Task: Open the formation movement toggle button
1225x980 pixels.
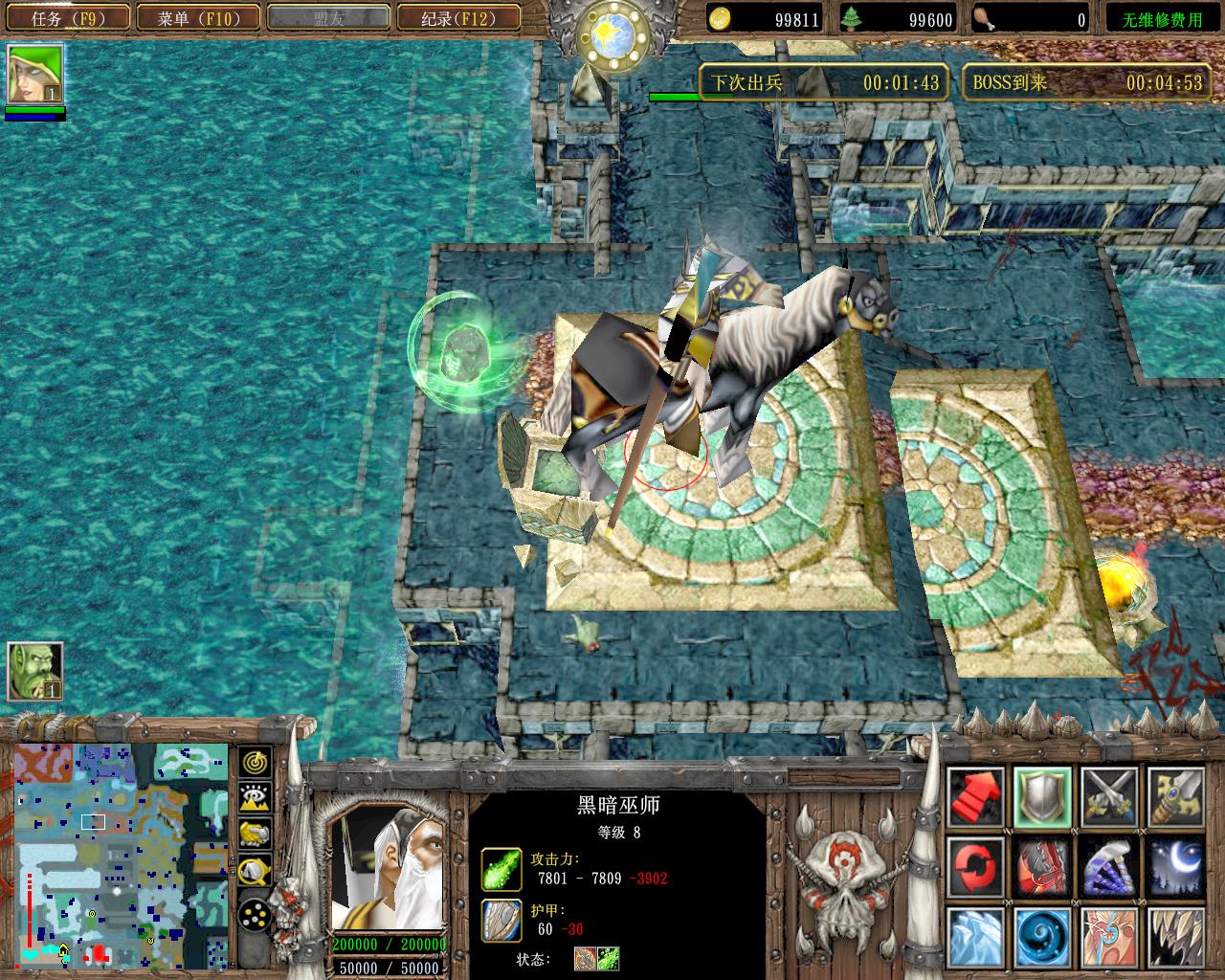Action: tap(256, 913)
